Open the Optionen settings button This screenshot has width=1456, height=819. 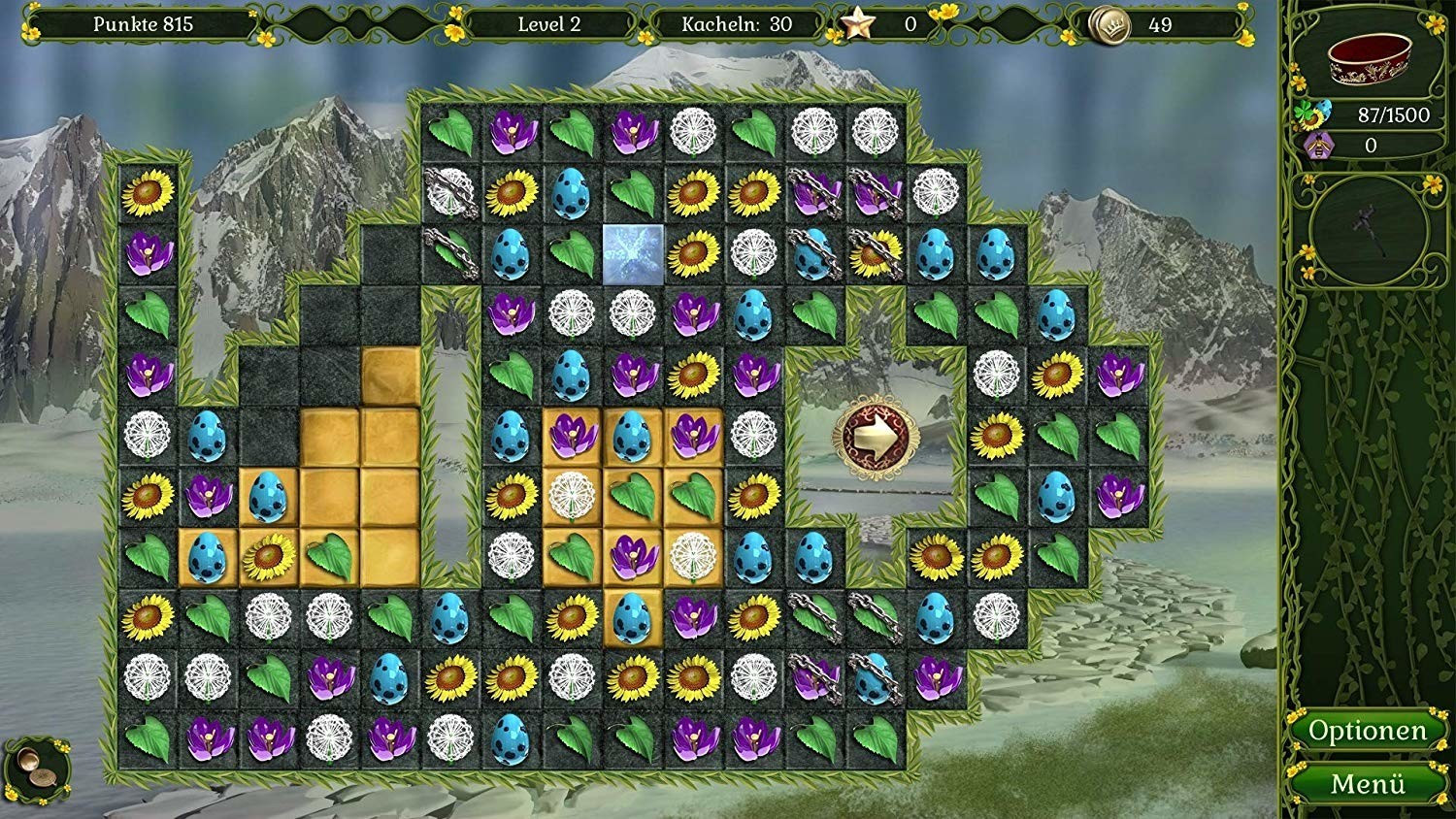[x=1368, y=731]
